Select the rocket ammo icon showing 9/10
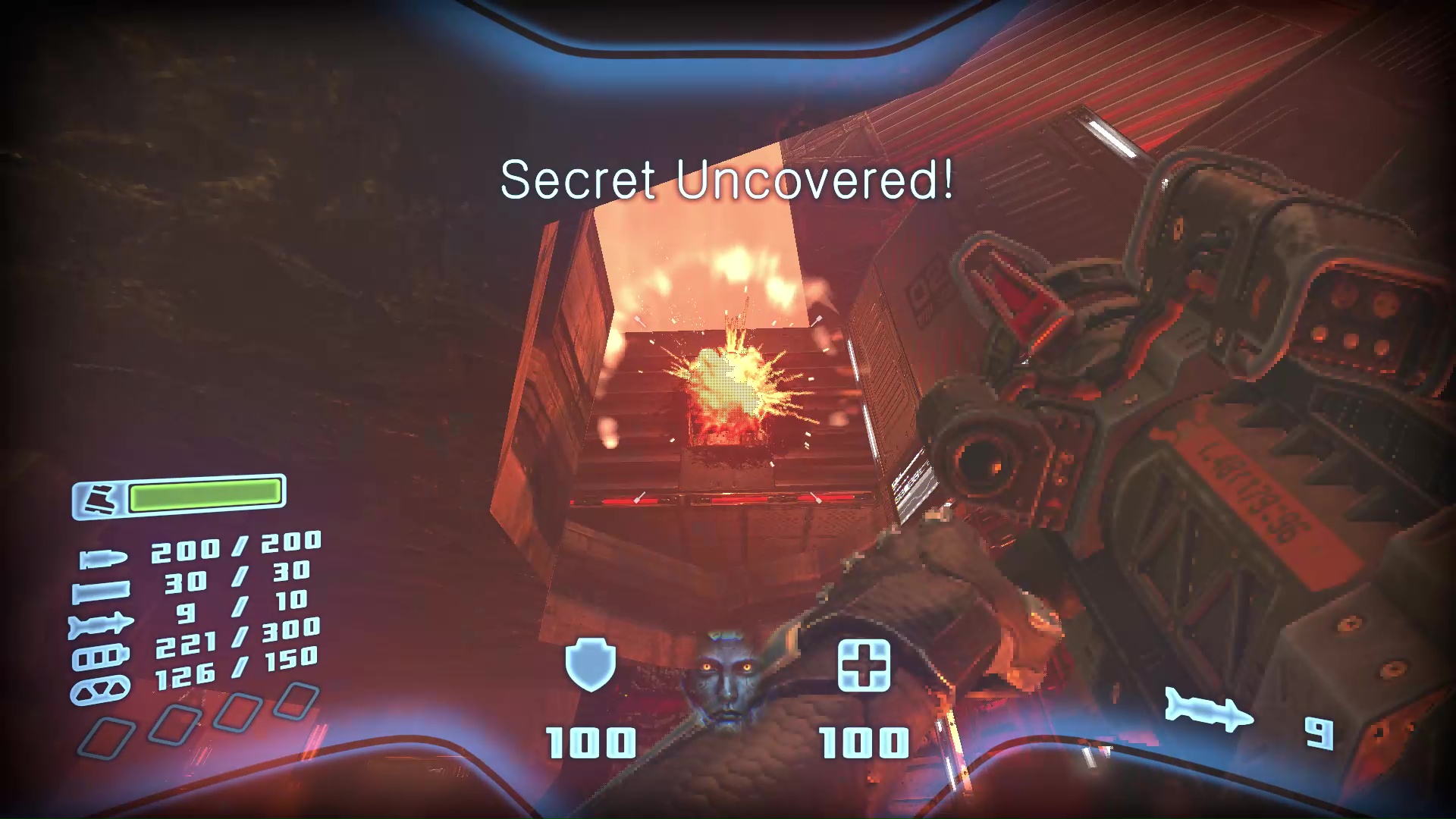 tap(101, 622)
